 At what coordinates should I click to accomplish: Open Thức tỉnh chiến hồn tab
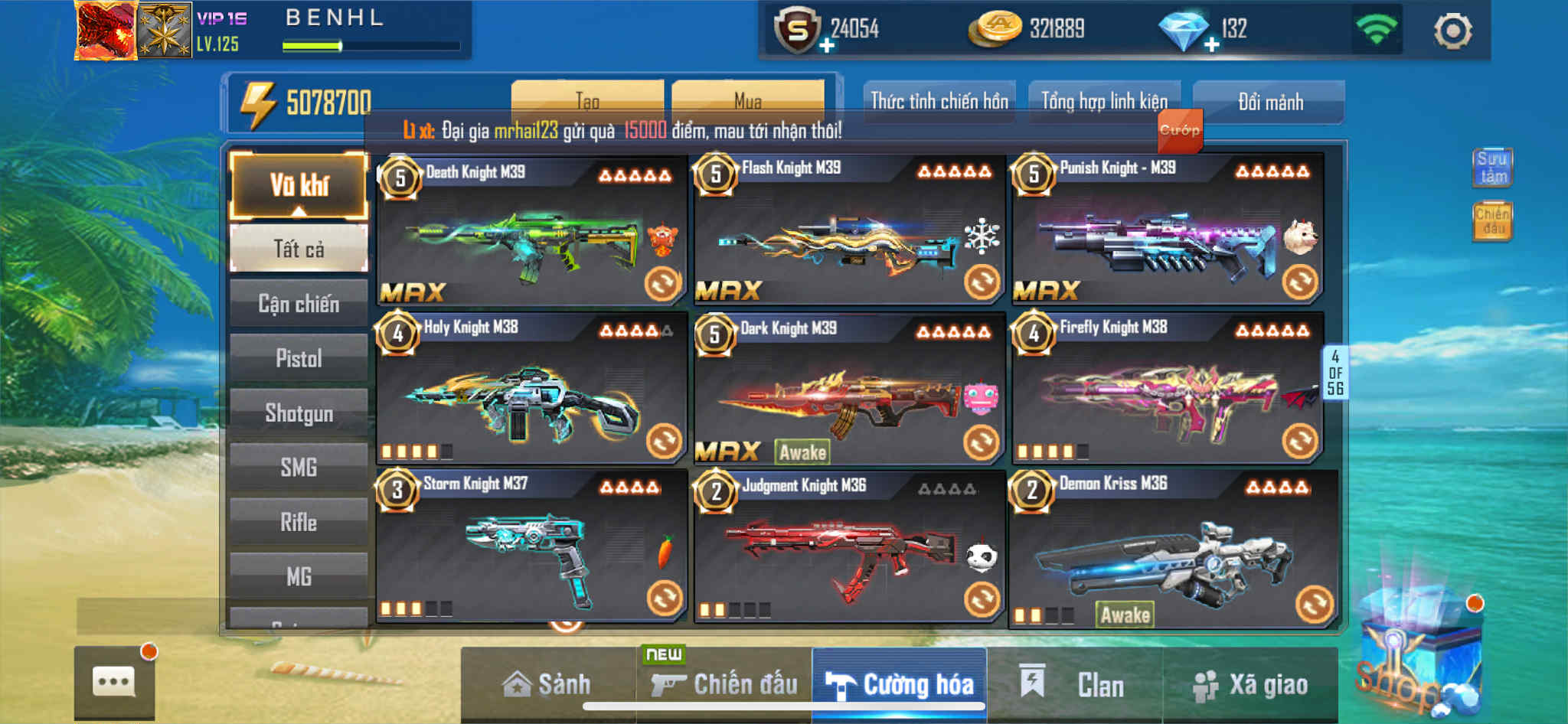click(x=939, y=101)
